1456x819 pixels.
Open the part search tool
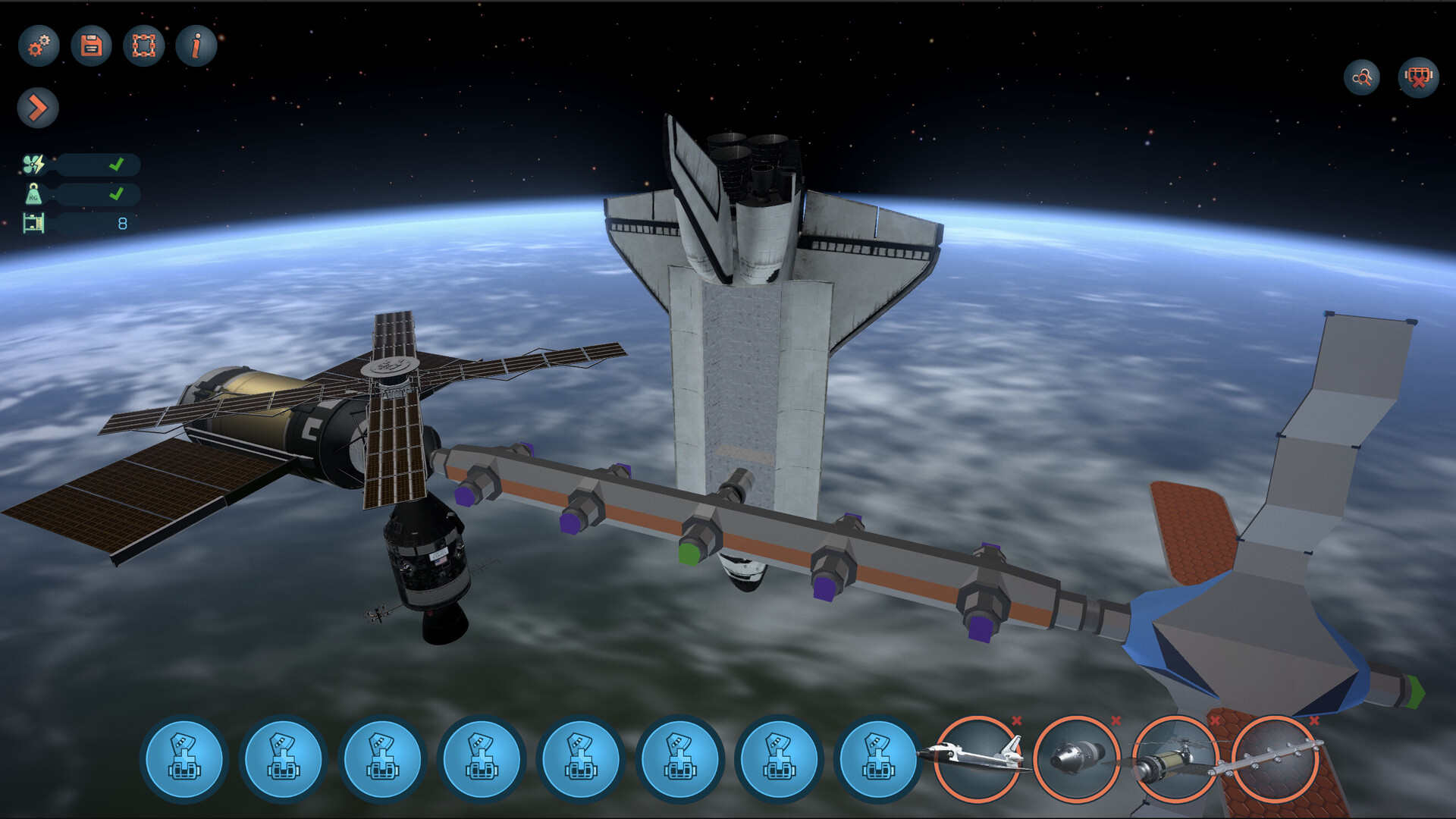[x=1361, y=78]
